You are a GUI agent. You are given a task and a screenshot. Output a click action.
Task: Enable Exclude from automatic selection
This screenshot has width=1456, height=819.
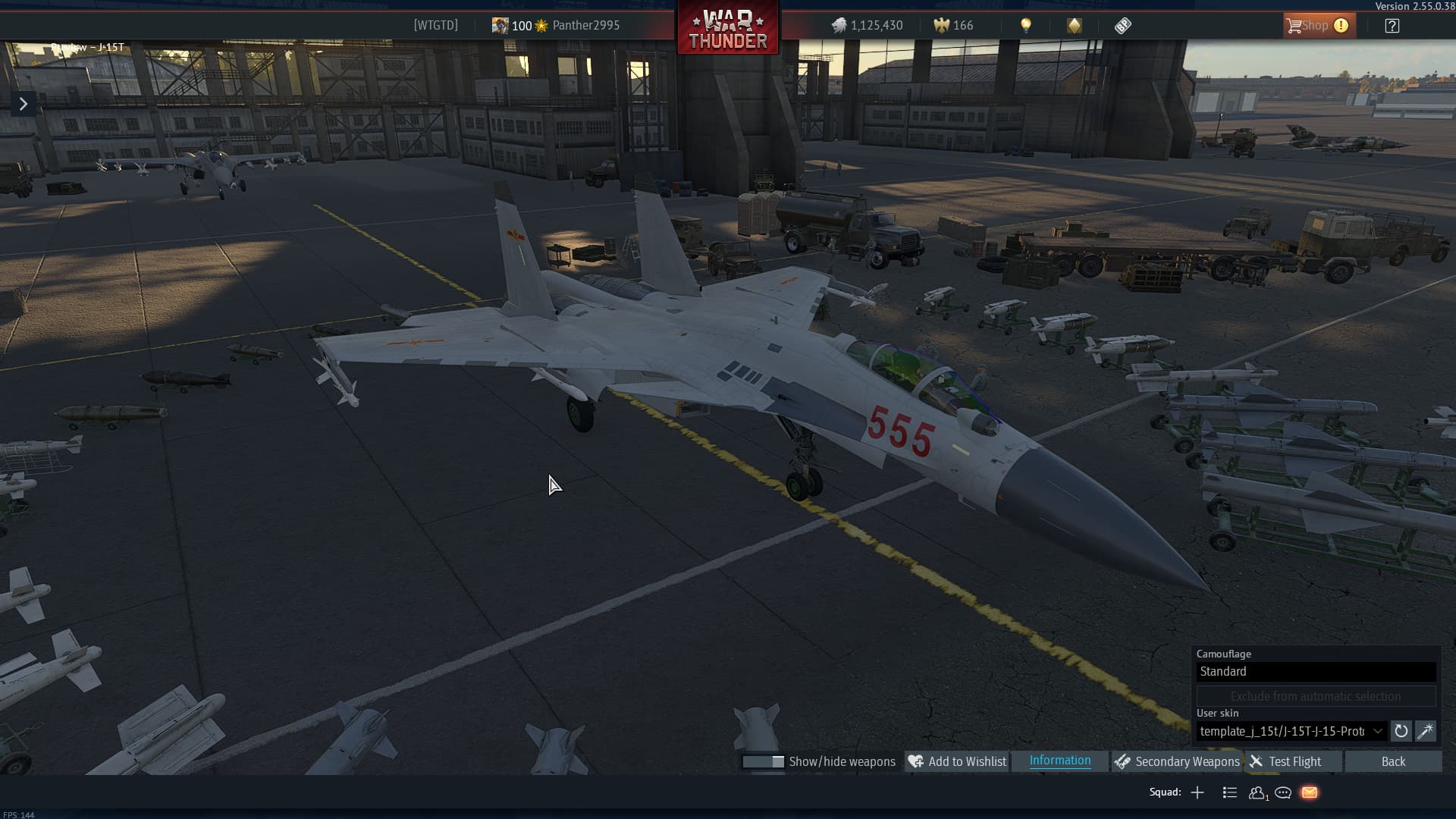1316,696
